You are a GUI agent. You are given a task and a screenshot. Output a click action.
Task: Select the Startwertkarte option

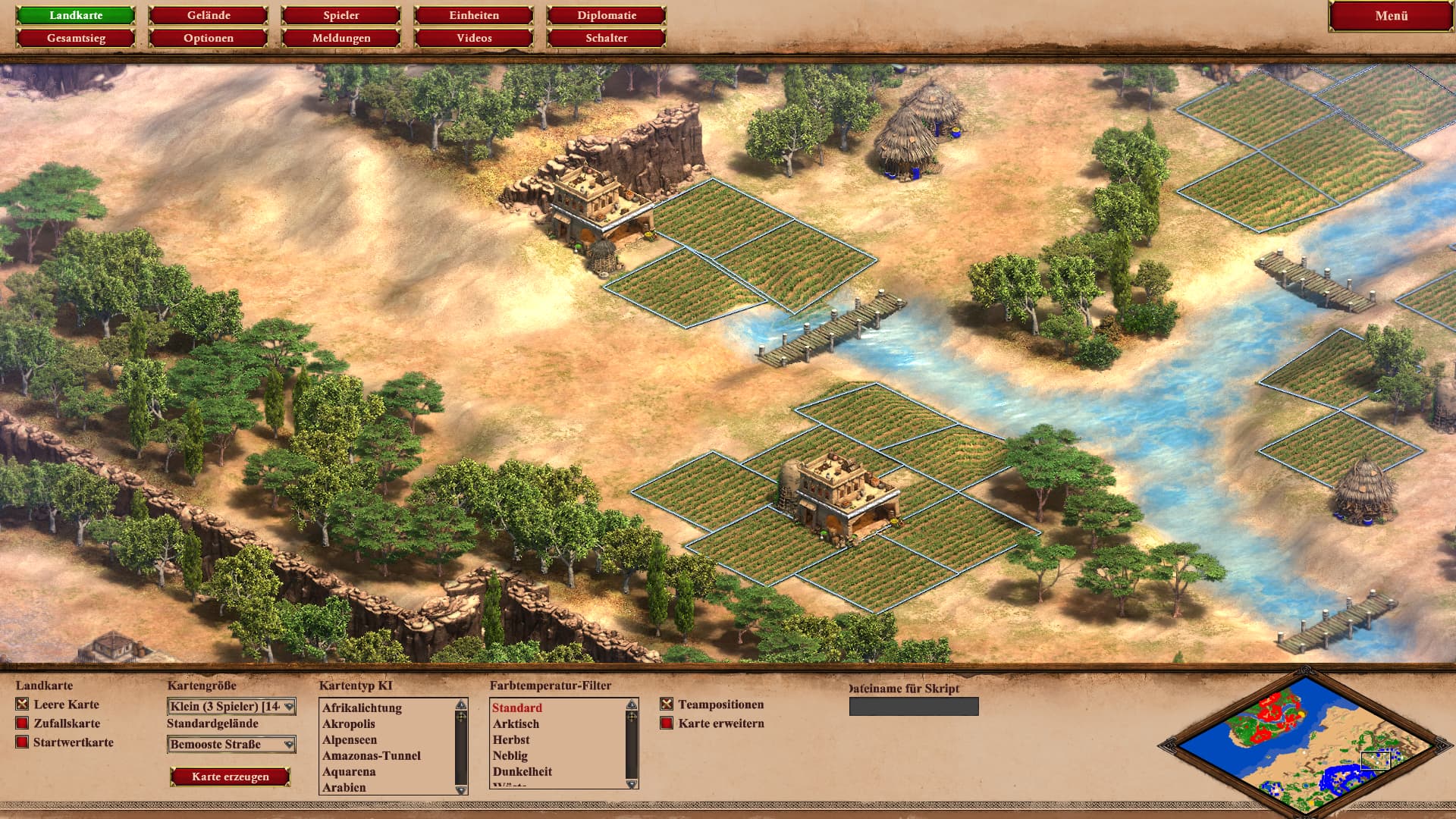pyautogui.click(x=22, y=742)
